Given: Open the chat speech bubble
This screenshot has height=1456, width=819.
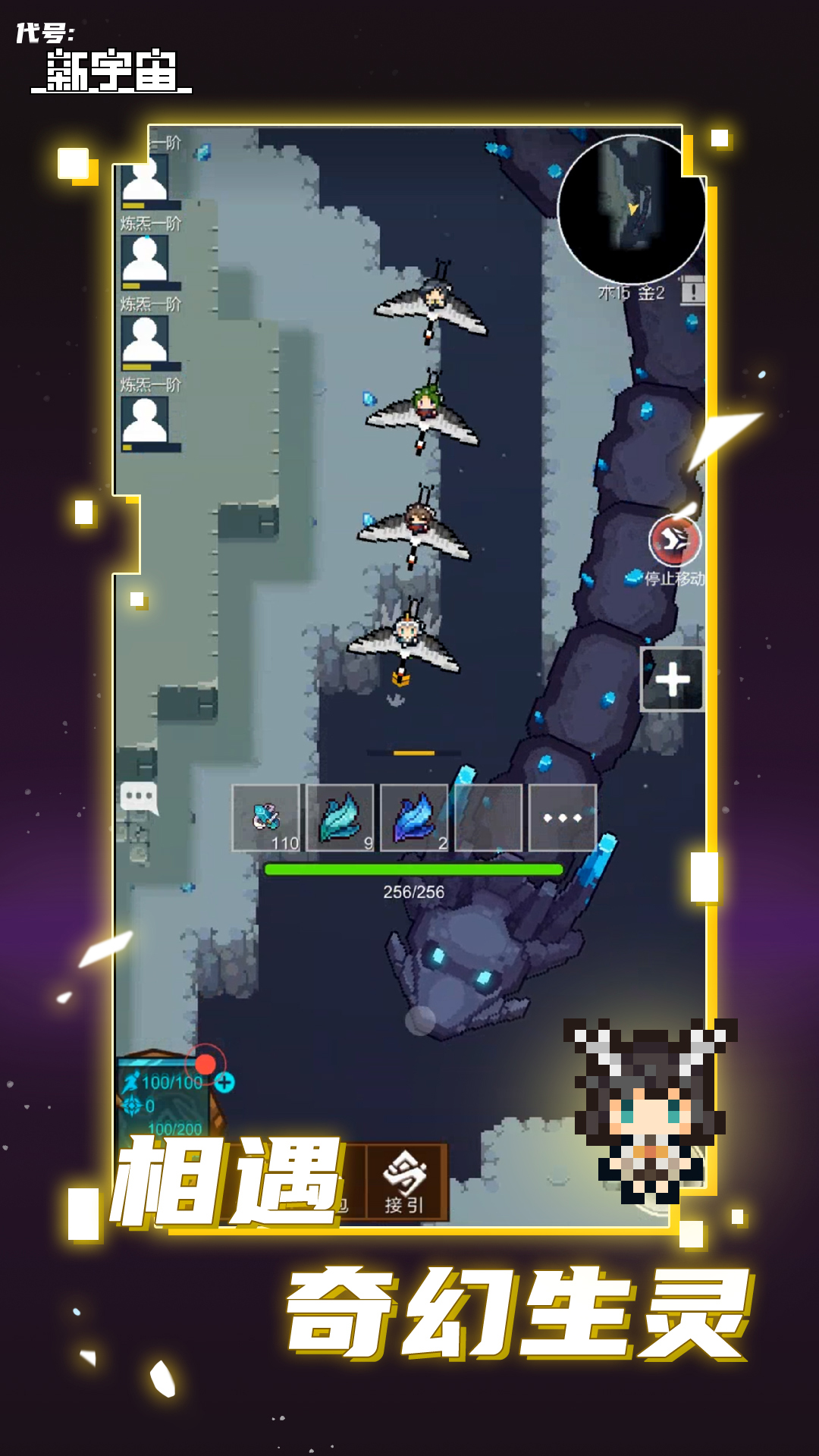Looking at the screenshot, I should (139, 797).
